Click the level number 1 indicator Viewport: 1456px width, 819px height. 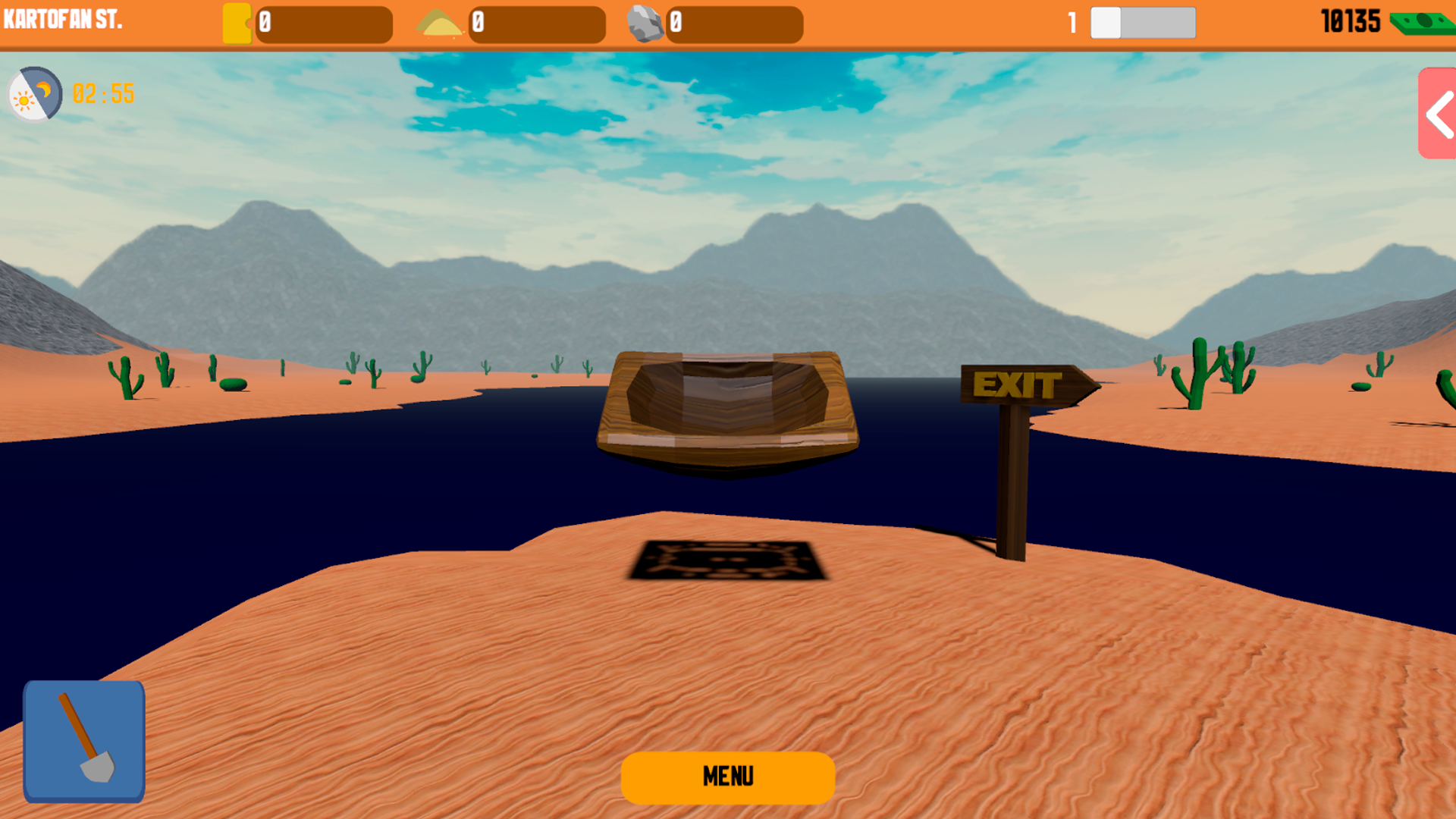(1071, 23)
